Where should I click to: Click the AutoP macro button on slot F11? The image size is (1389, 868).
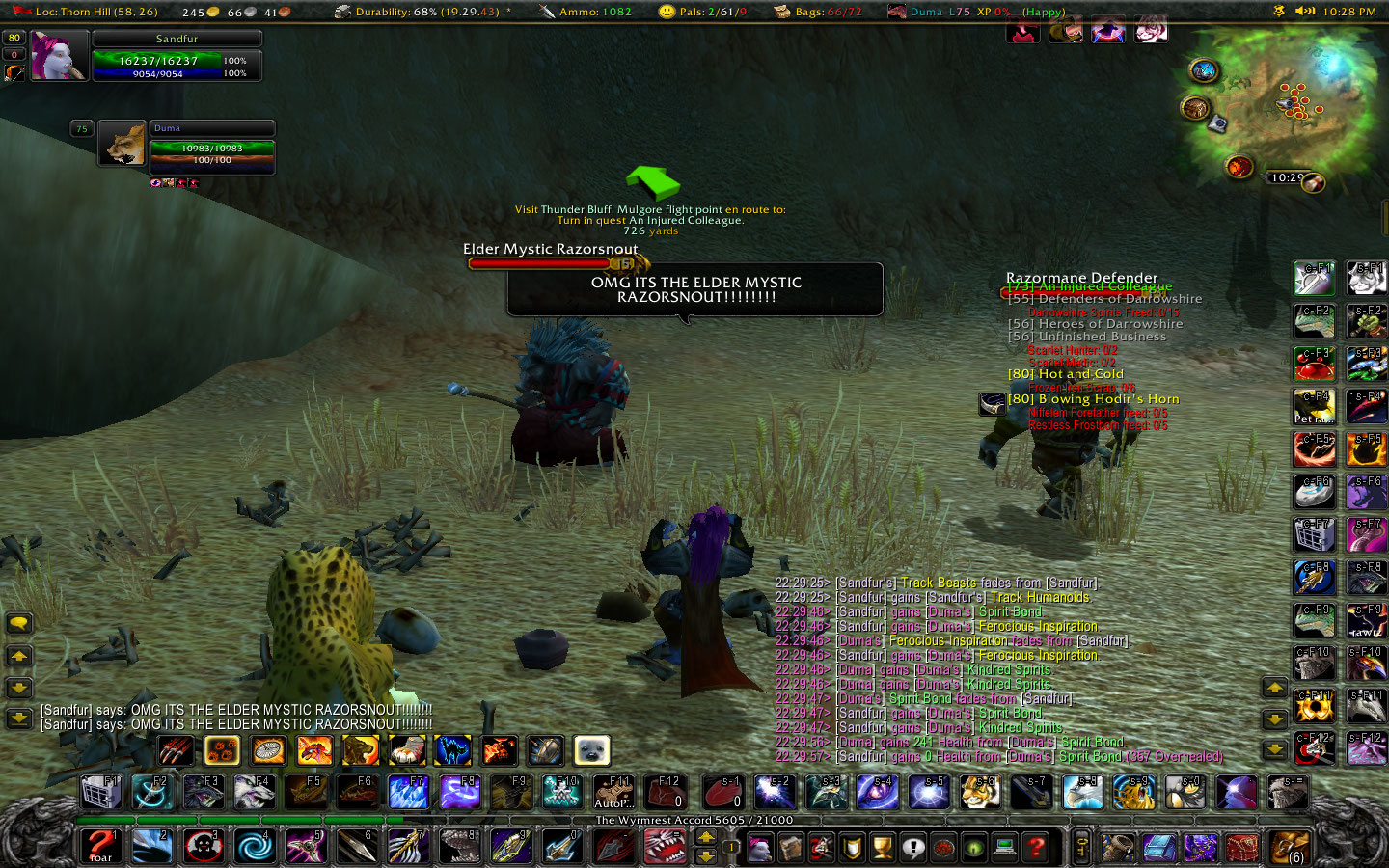pos(613,792)
